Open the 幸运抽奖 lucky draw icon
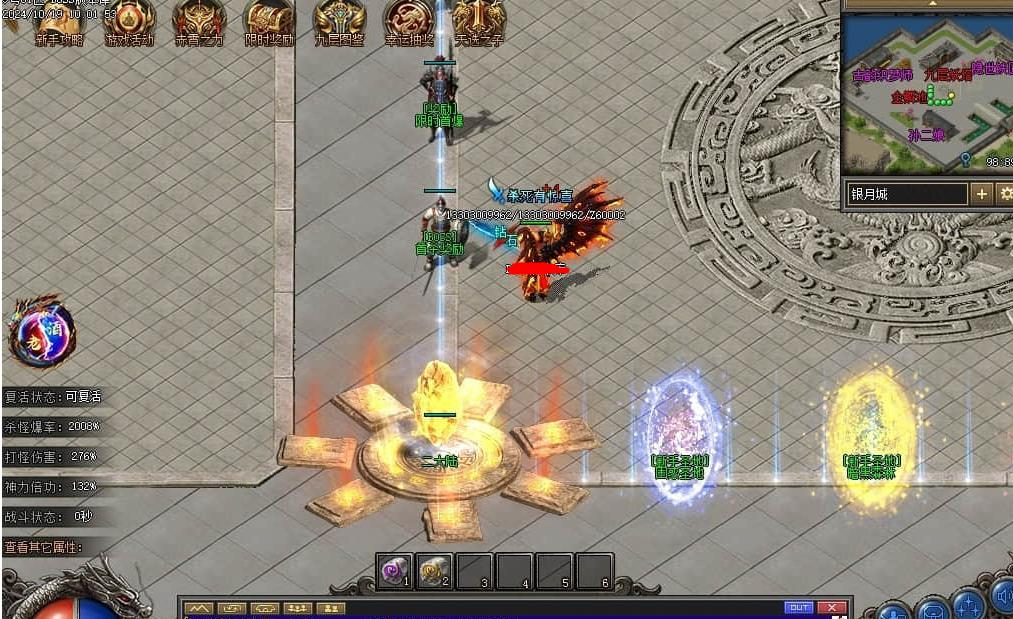Screen dimensions: 1013x619 coord(409,21)
